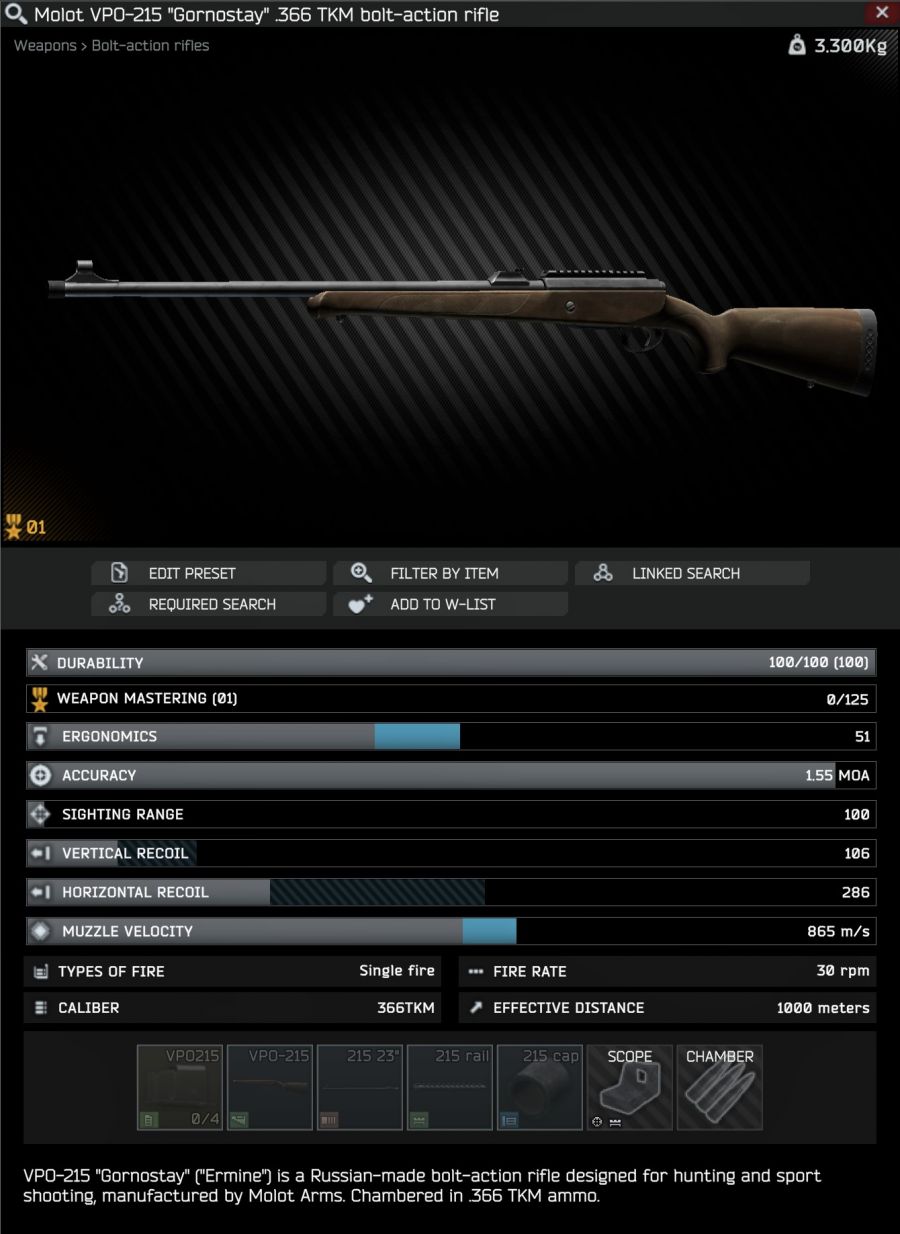Select the VPO-215 stock slot

270,1087
